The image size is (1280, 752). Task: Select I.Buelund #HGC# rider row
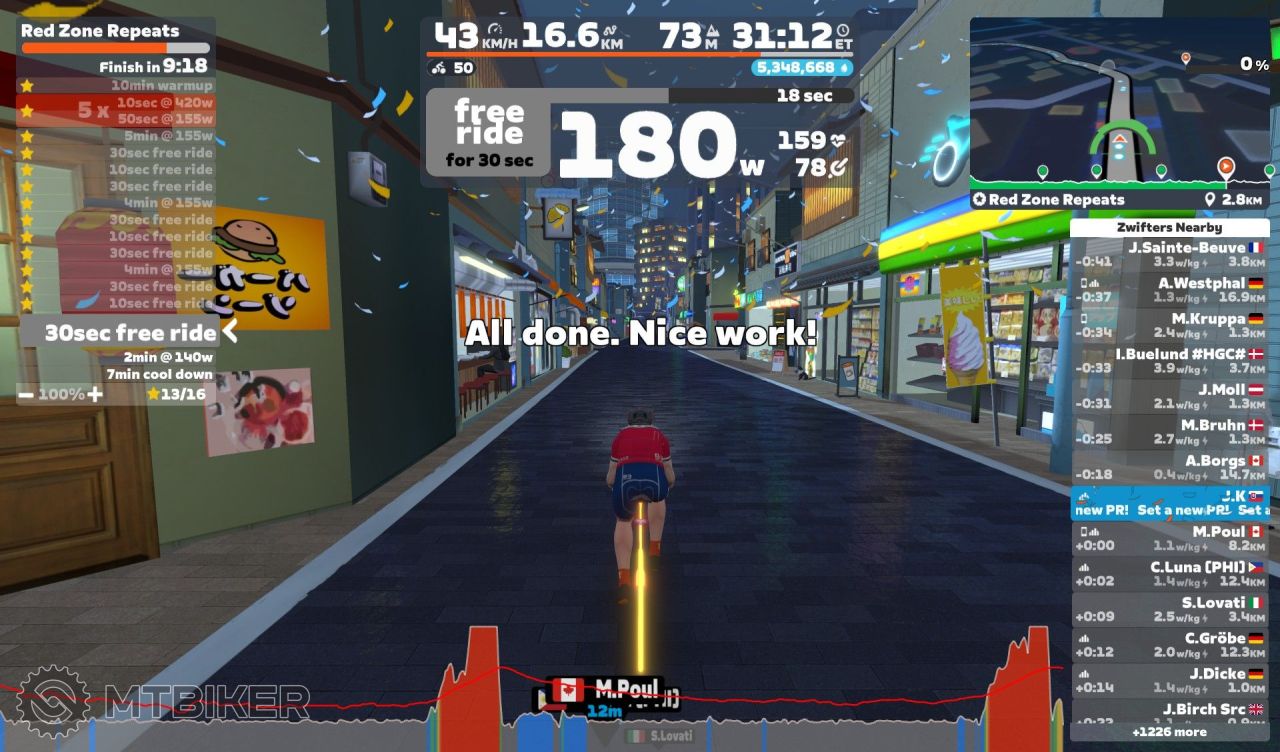1169,361
